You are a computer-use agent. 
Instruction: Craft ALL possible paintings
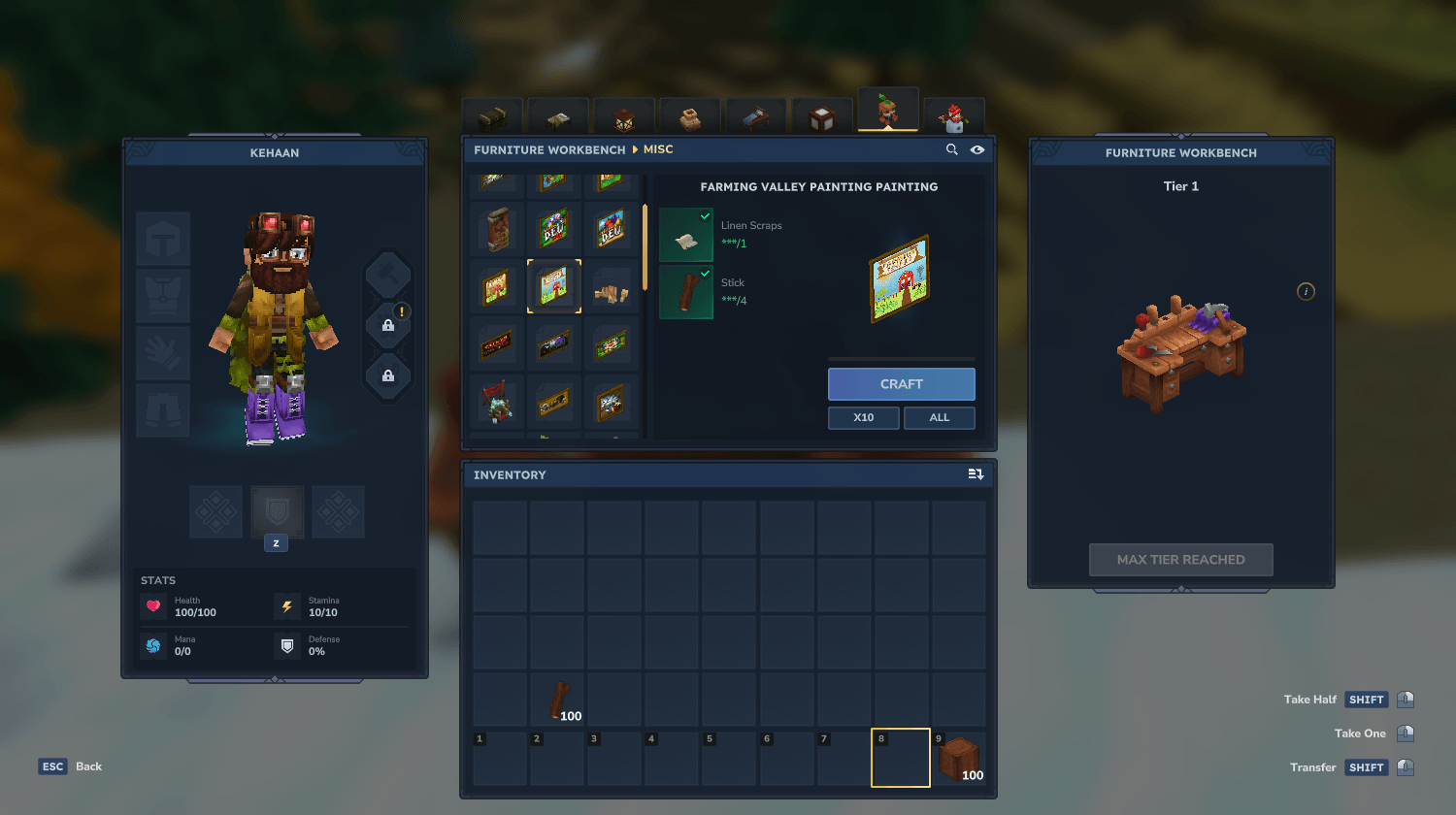pyautogui.click(x=939, y=417)
